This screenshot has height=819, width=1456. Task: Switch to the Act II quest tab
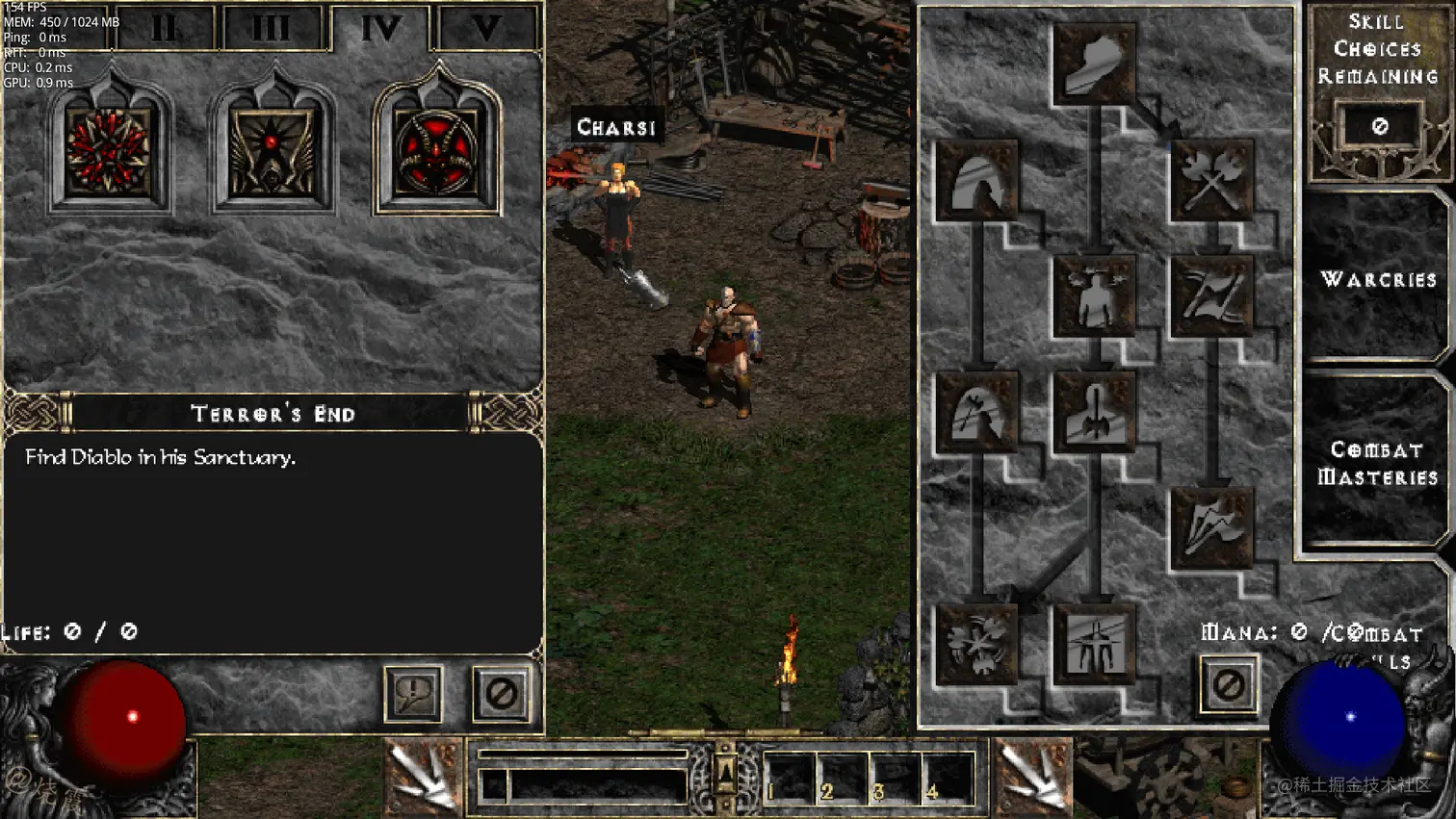(165, 29)
